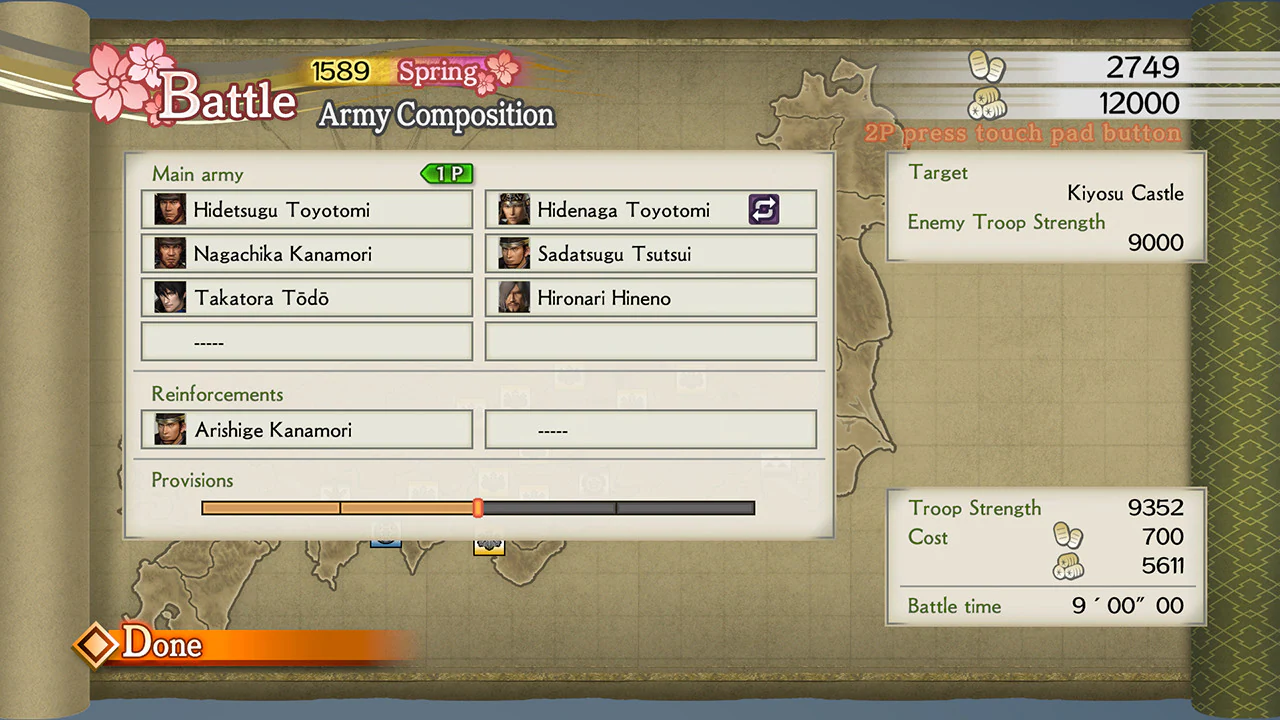The image size is (1280, 720).
Task: Select Nagachika Kanamori's portrait
Action: [x=170, y=254]
